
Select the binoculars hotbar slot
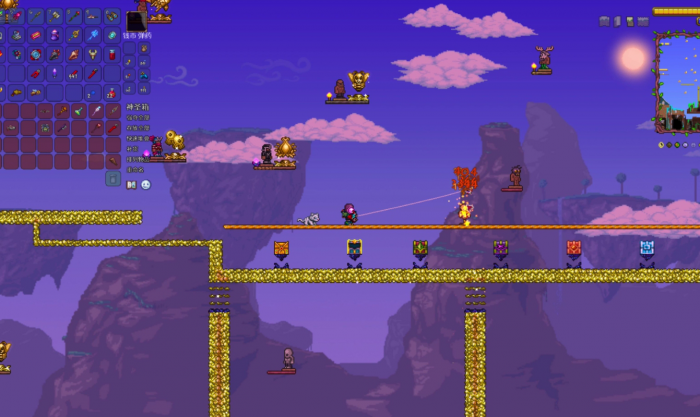click(111, 16)
